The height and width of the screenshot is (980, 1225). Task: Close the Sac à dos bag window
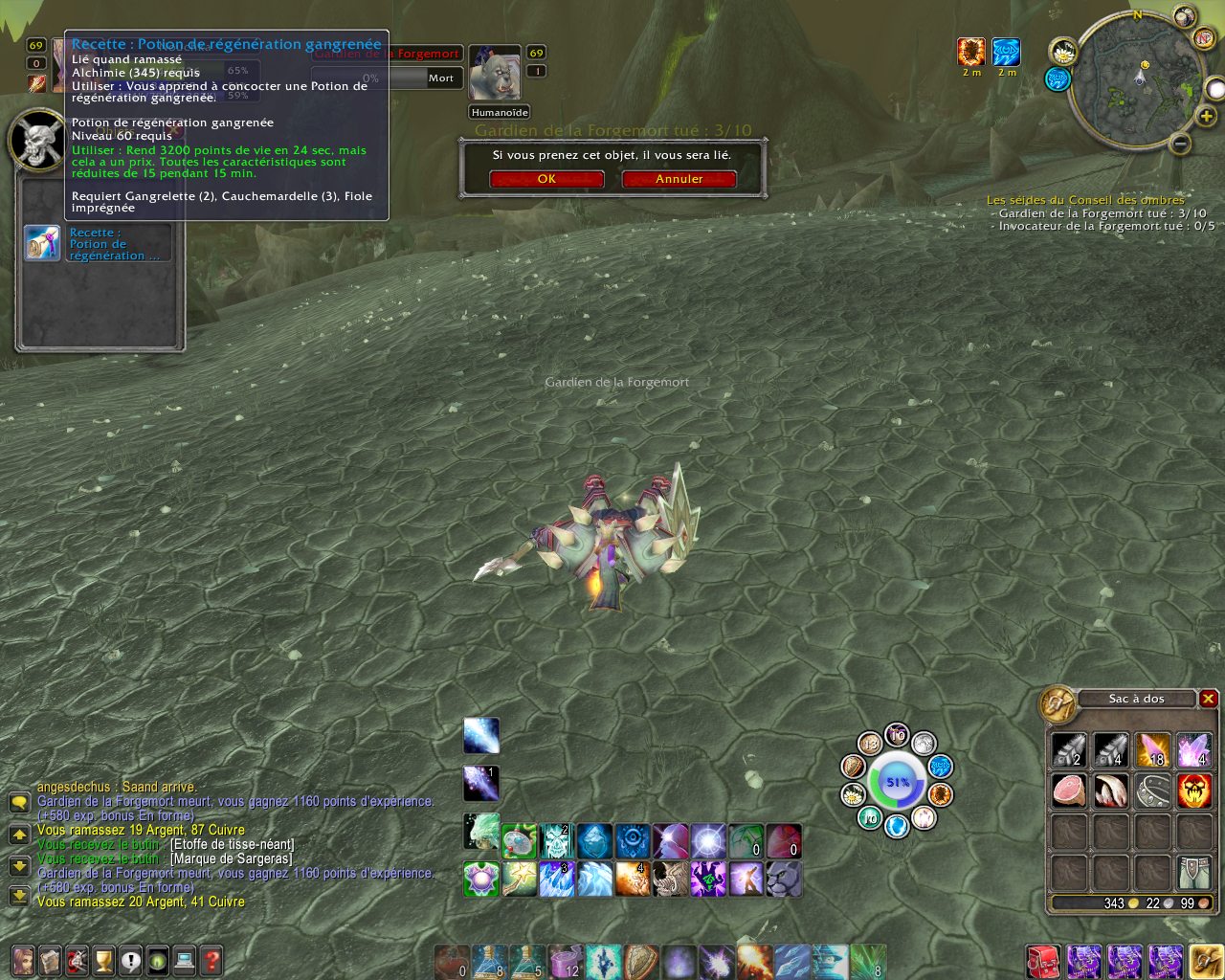(x=1209, y=699)
